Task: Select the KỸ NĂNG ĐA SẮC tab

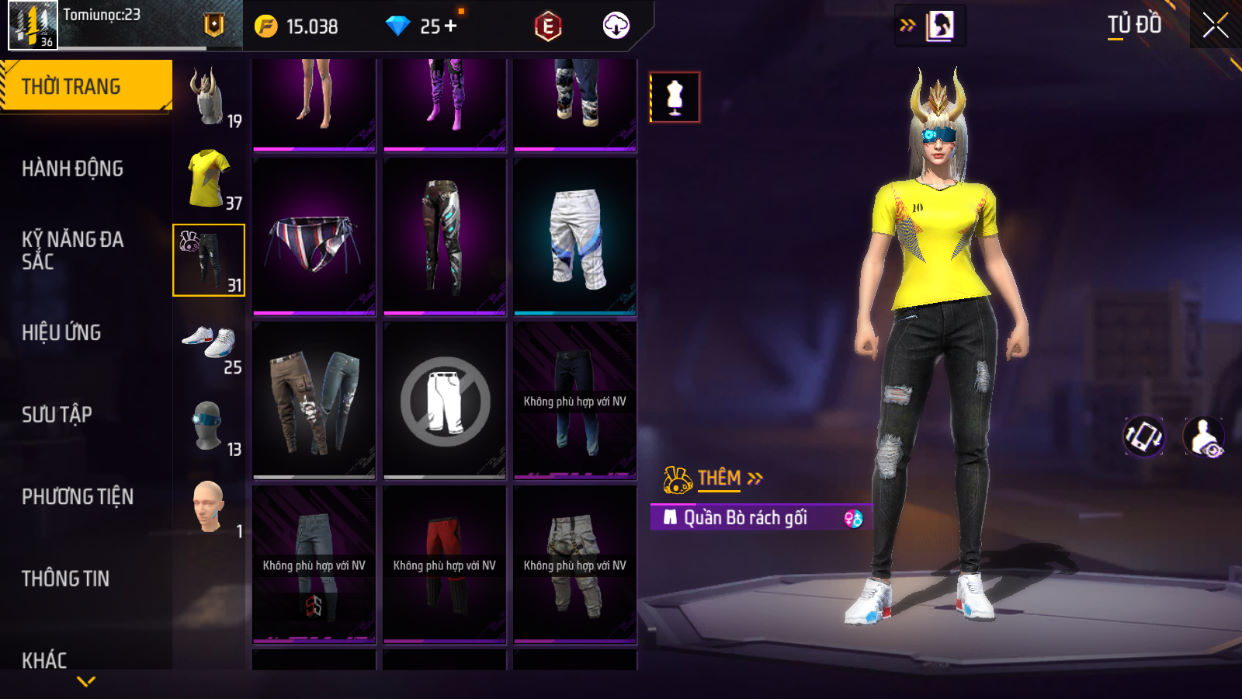Action: [x=73, y=250]
